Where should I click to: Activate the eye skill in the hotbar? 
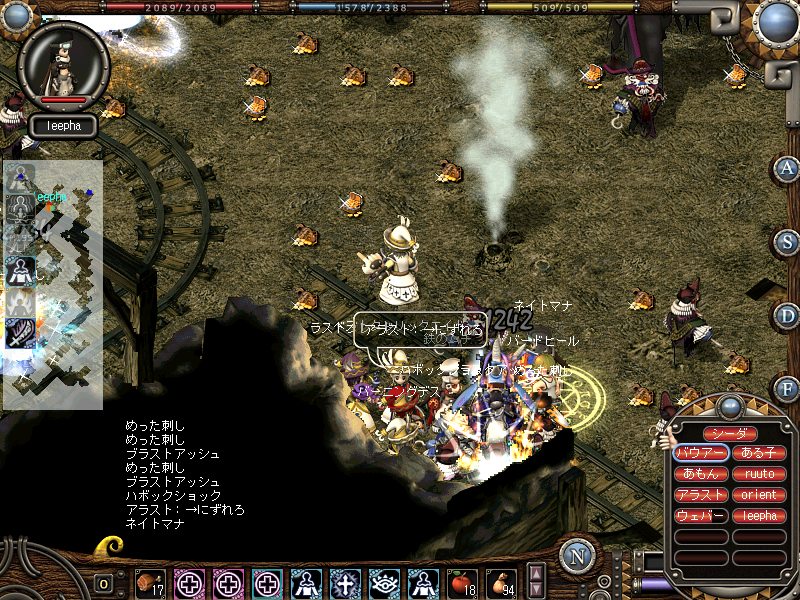point(384,582)
